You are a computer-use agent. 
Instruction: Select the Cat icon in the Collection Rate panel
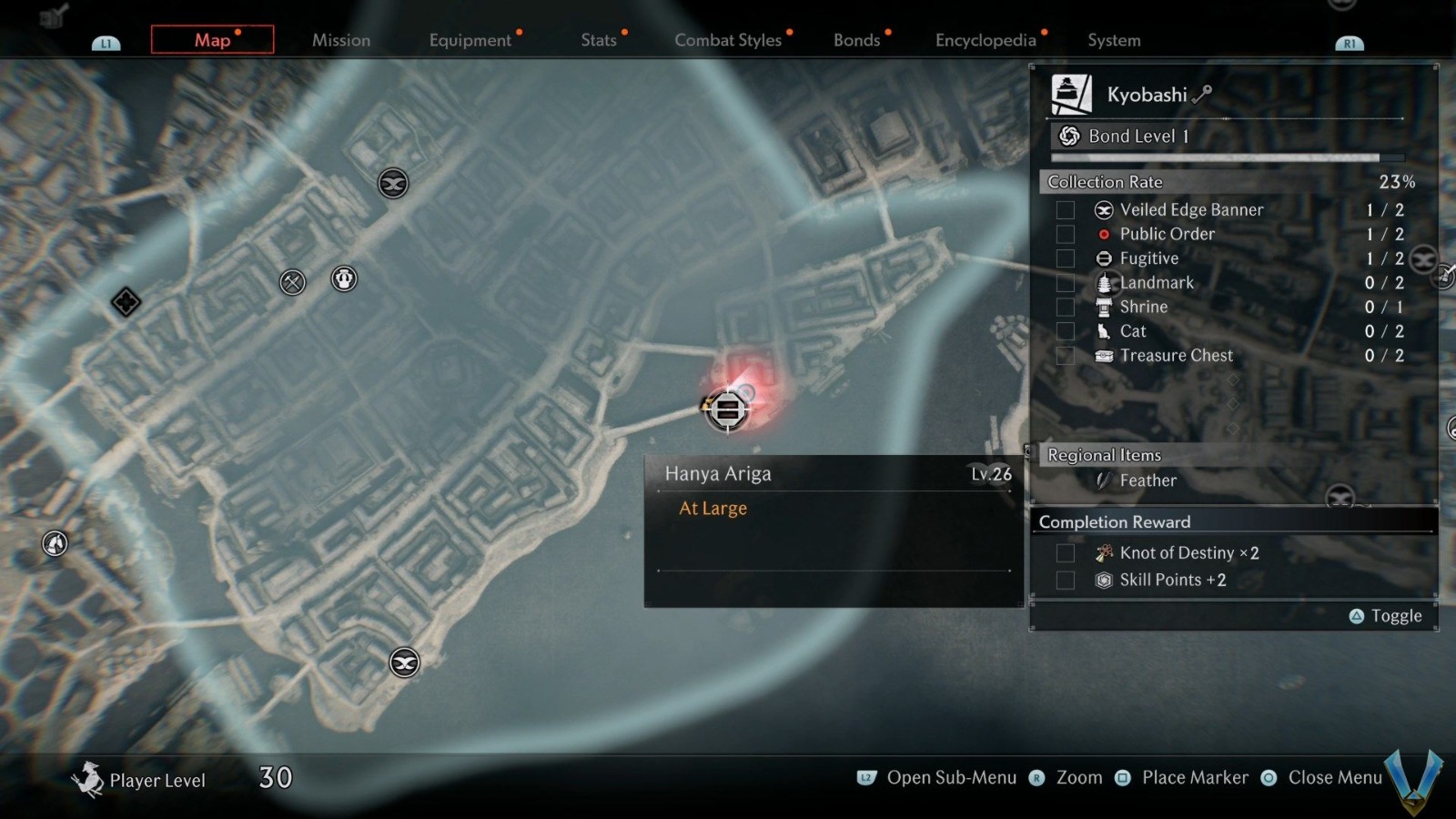point(1103,331)
